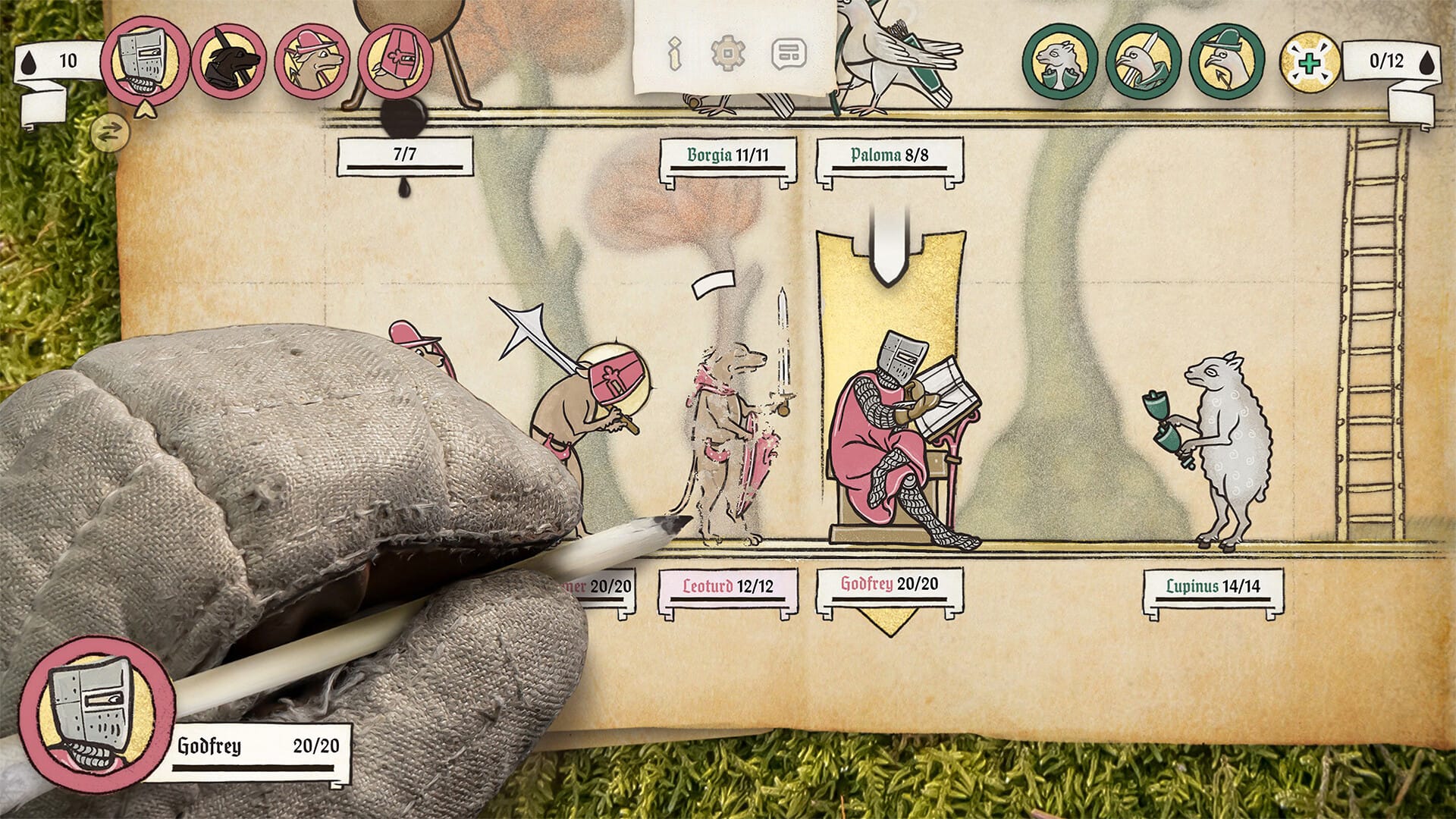This screenshot has height=819, width=1456.
Task: Target the Borgia 11/11 banner
Action: 728,155
